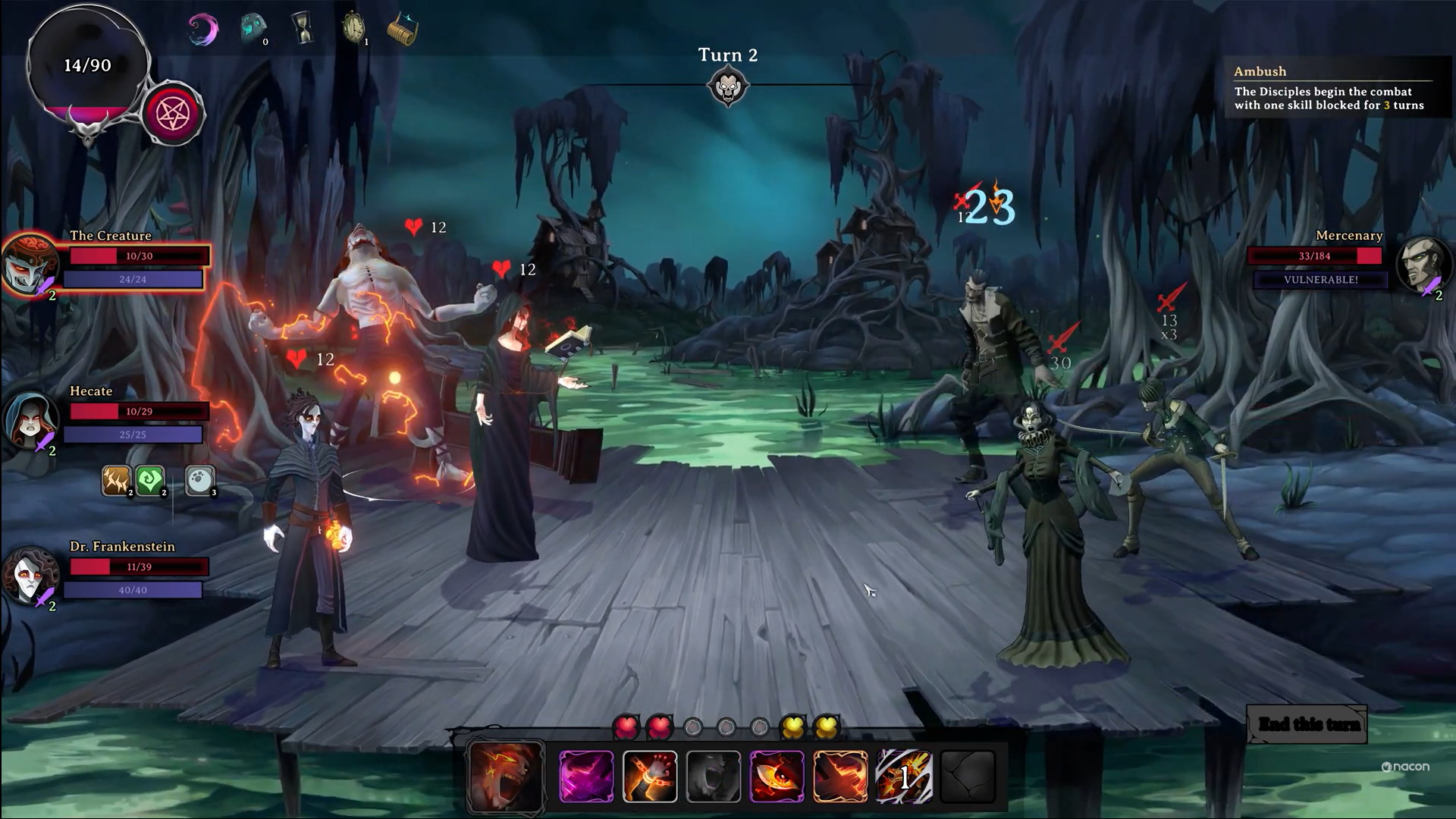The width and height of the screenshot is (1456, 819).
Task: Use the purple slash skill
Action: click(x=586, y=776)
